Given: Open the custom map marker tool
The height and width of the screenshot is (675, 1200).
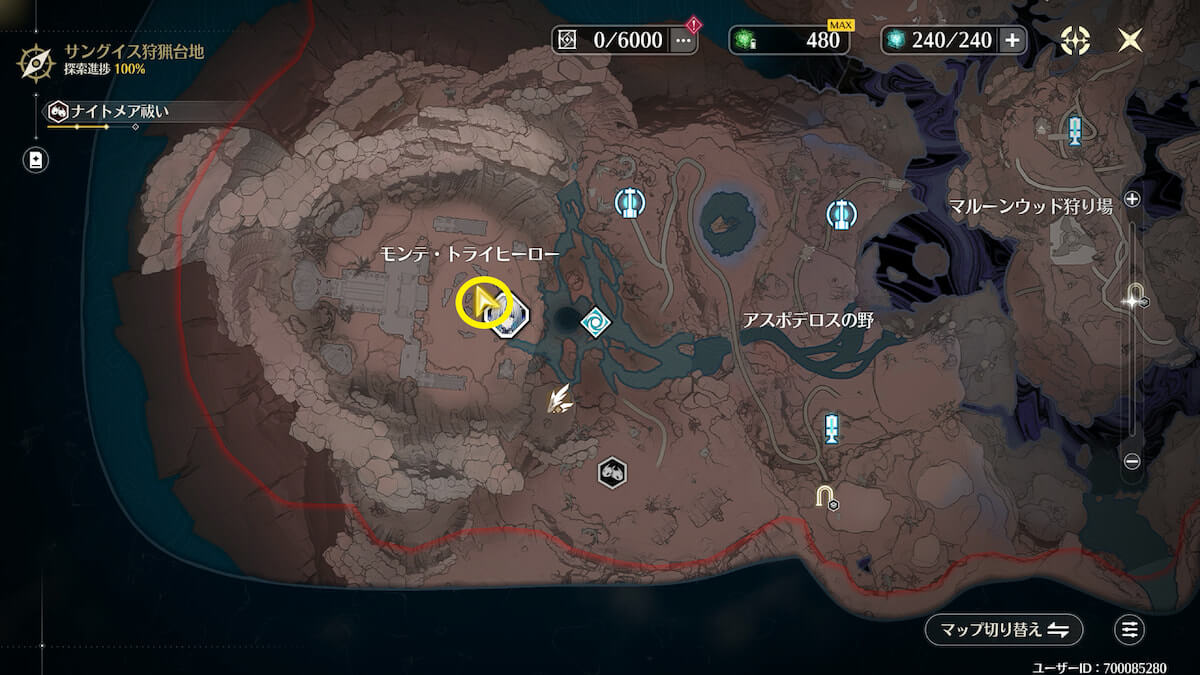Looking at the screenshot, I should pyautogui.click(x=1075, y=40).
